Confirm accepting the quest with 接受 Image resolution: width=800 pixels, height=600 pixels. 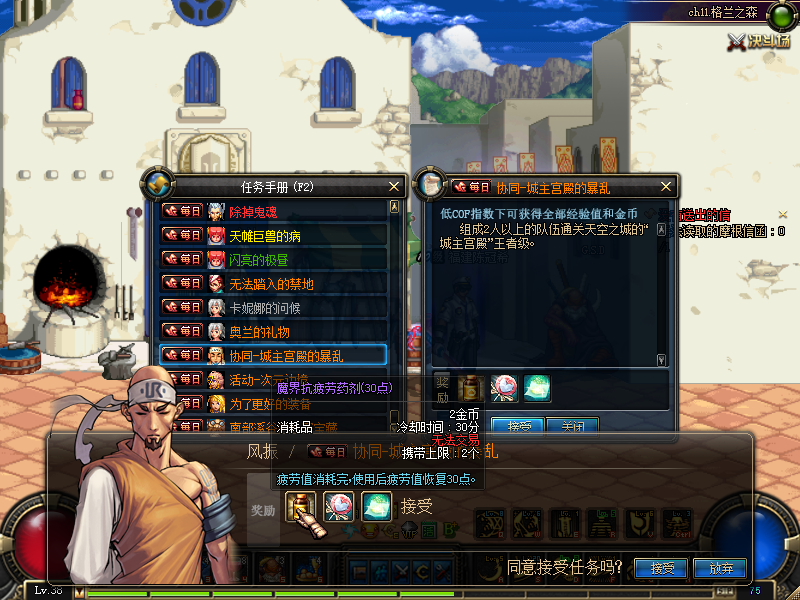click(x=662, y=568)
